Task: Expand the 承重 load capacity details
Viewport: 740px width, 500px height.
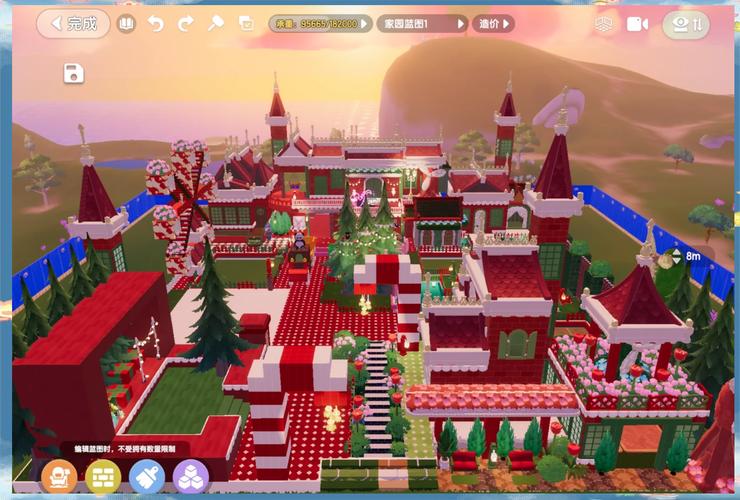Action: click(319, 23)
